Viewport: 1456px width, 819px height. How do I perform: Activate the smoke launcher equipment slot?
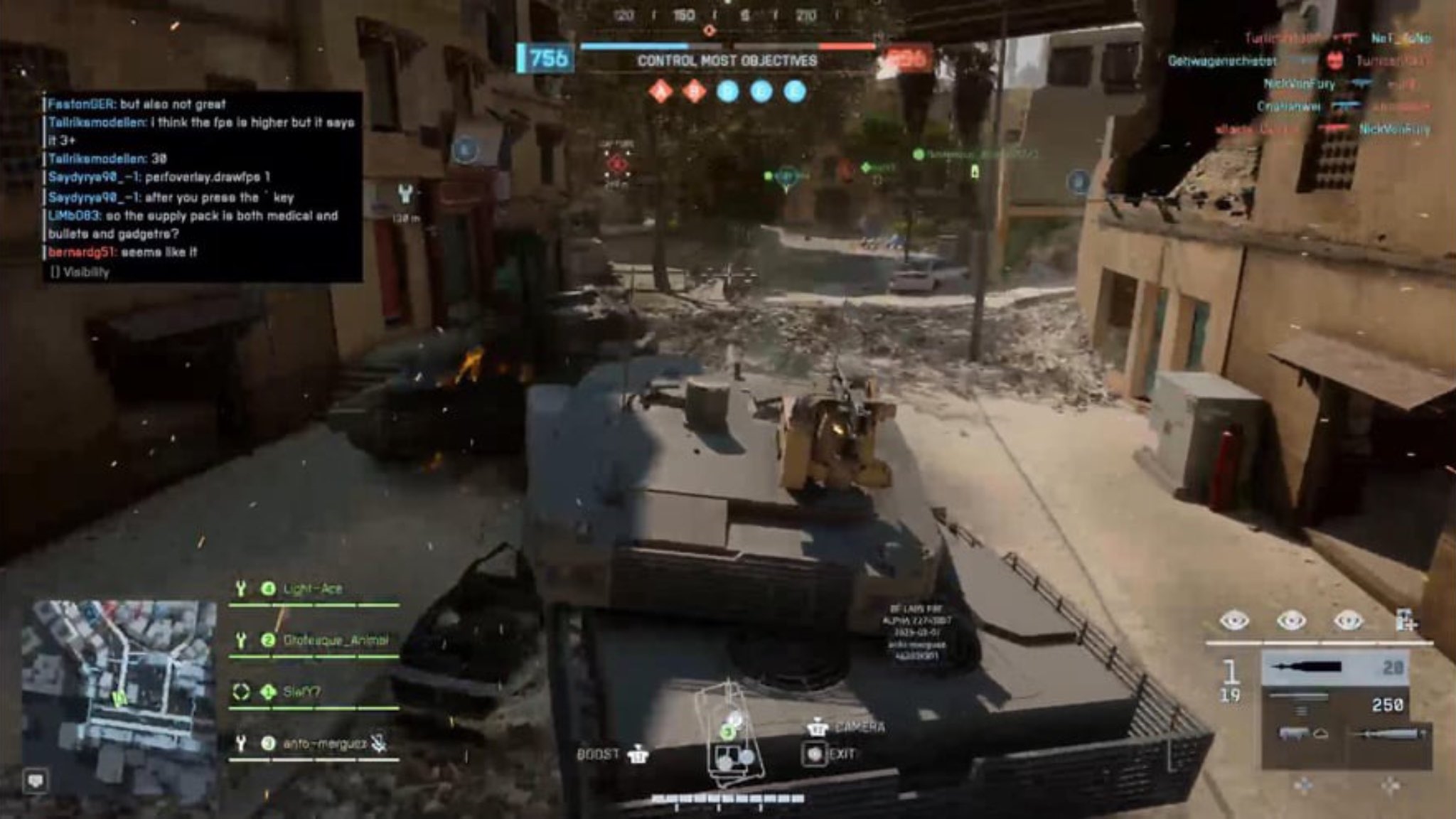tap(1302, 734)
